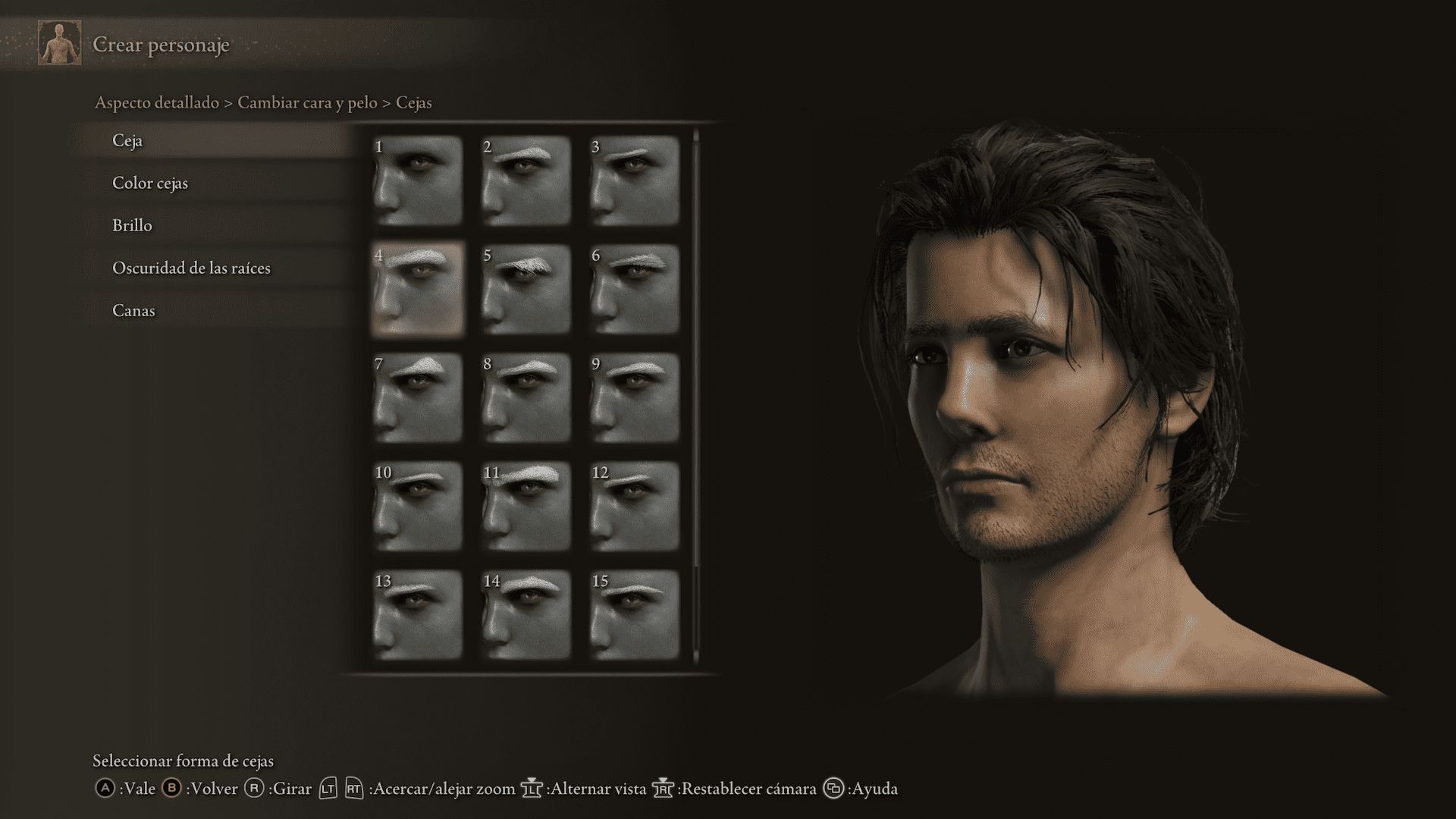Viewport: 1456px width, 819px height.
Task: Pick eyebrow shape number 8
Action: point(526,397)
